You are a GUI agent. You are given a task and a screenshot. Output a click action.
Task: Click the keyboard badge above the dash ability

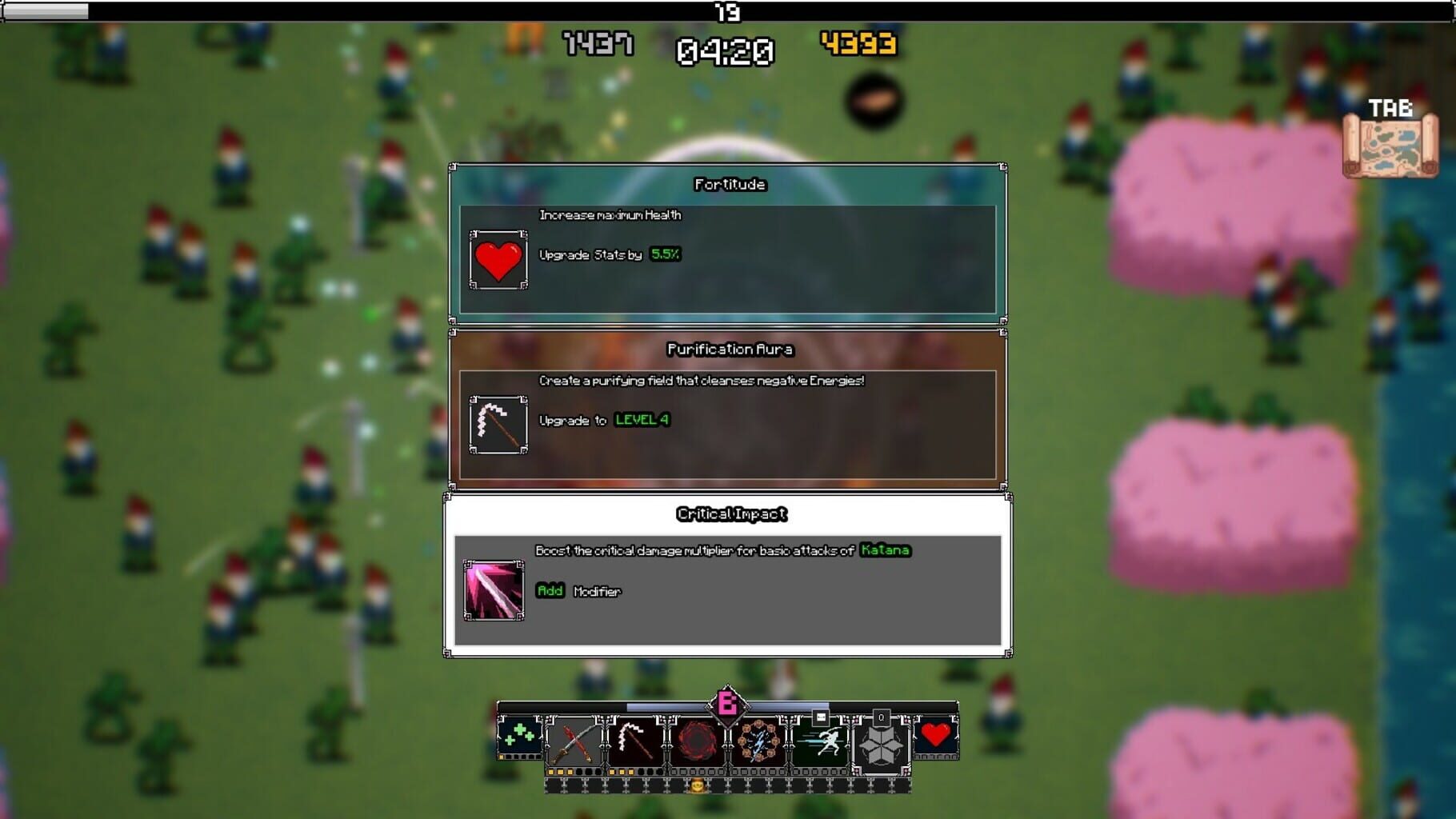820,717
